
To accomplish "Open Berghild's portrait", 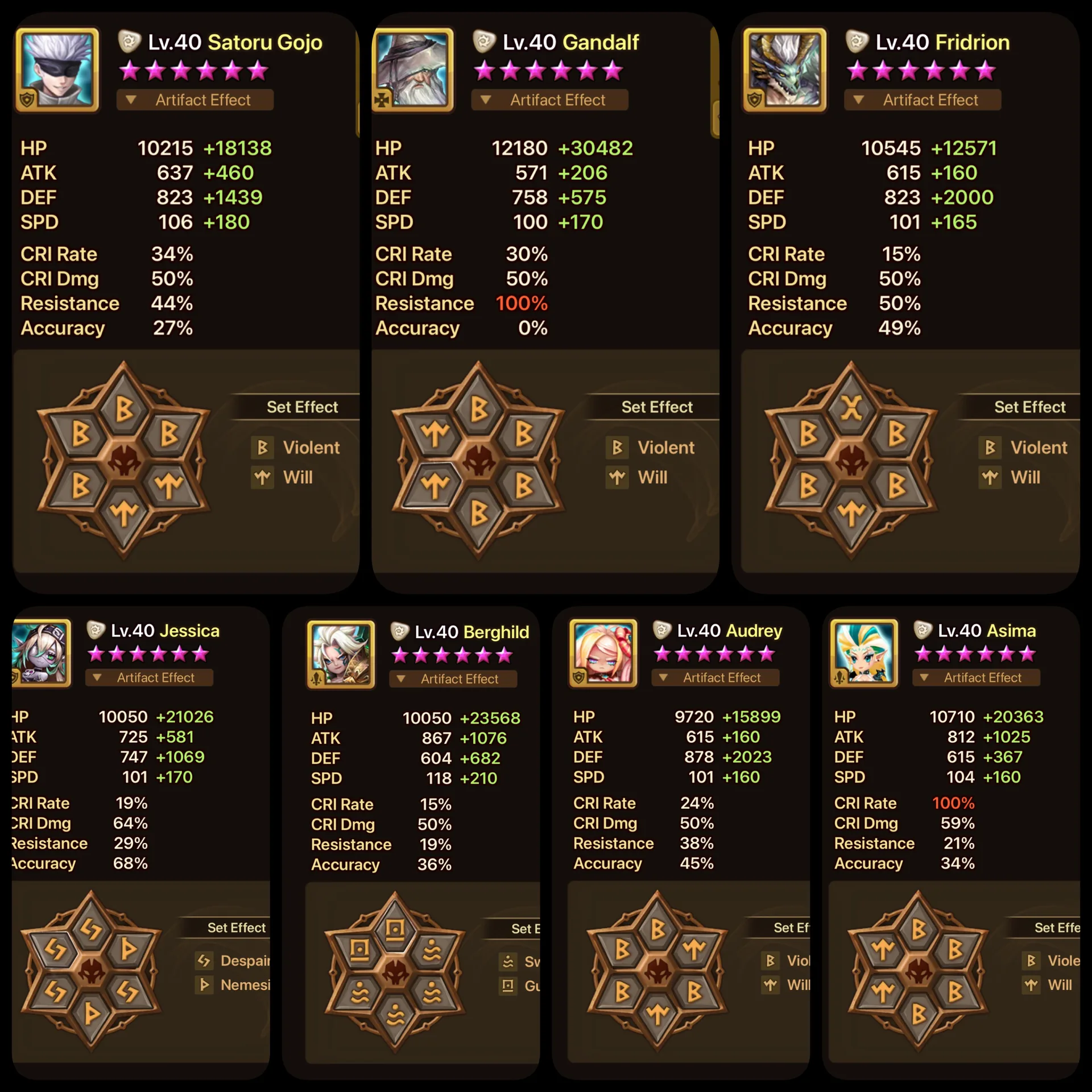I will 341,654.
